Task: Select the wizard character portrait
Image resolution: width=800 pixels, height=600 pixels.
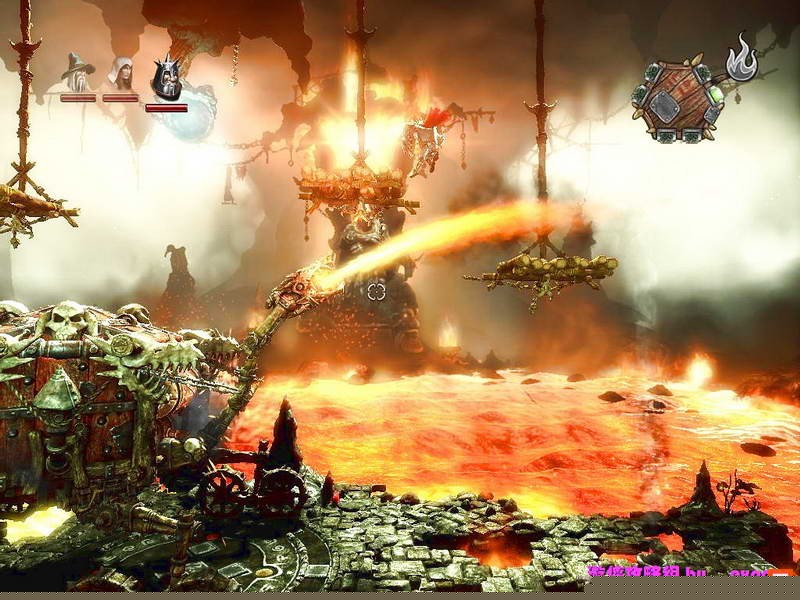Action: point(77,73)
